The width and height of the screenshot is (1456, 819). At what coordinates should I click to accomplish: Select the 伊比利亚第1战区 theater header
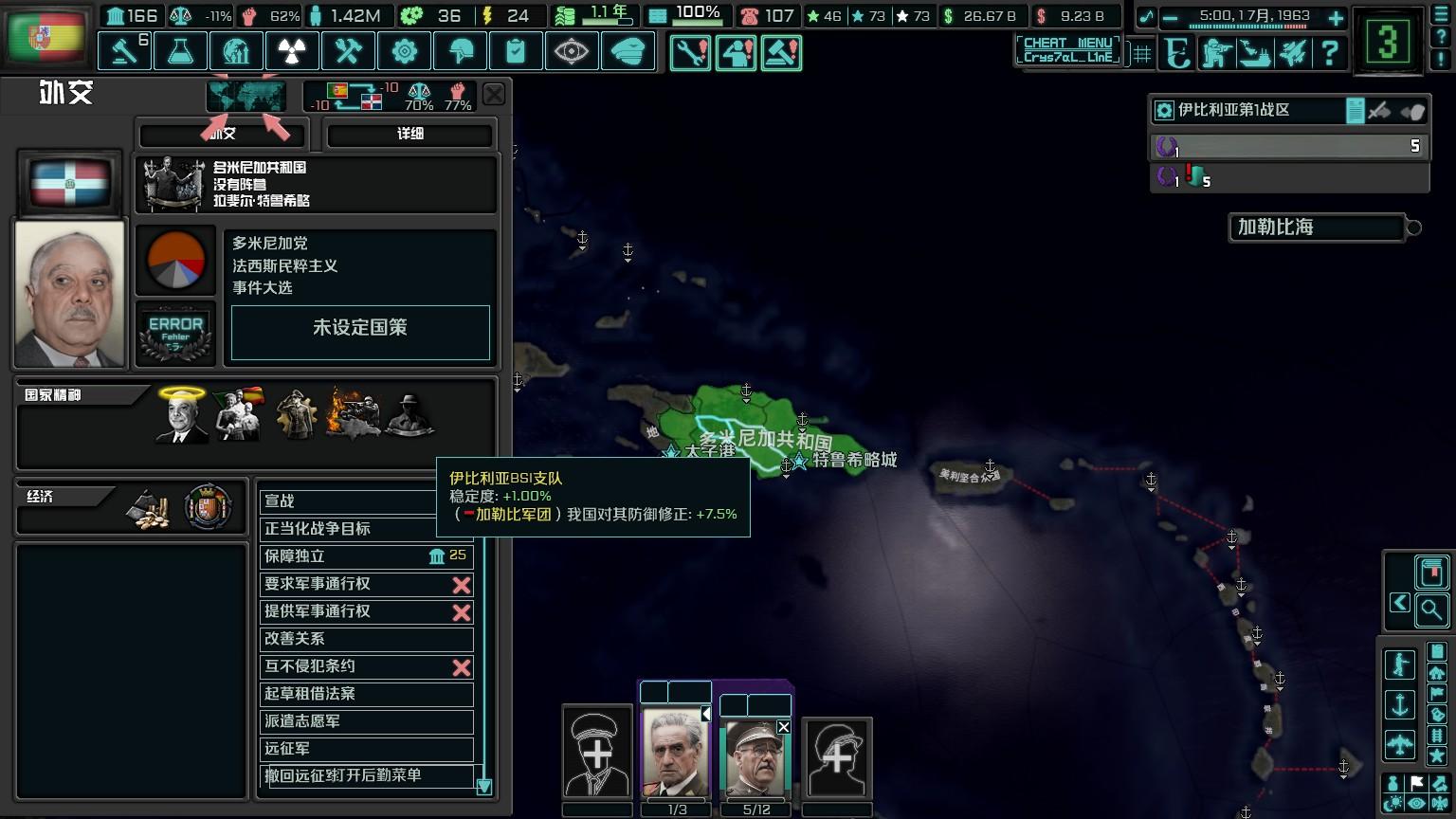1242,111
